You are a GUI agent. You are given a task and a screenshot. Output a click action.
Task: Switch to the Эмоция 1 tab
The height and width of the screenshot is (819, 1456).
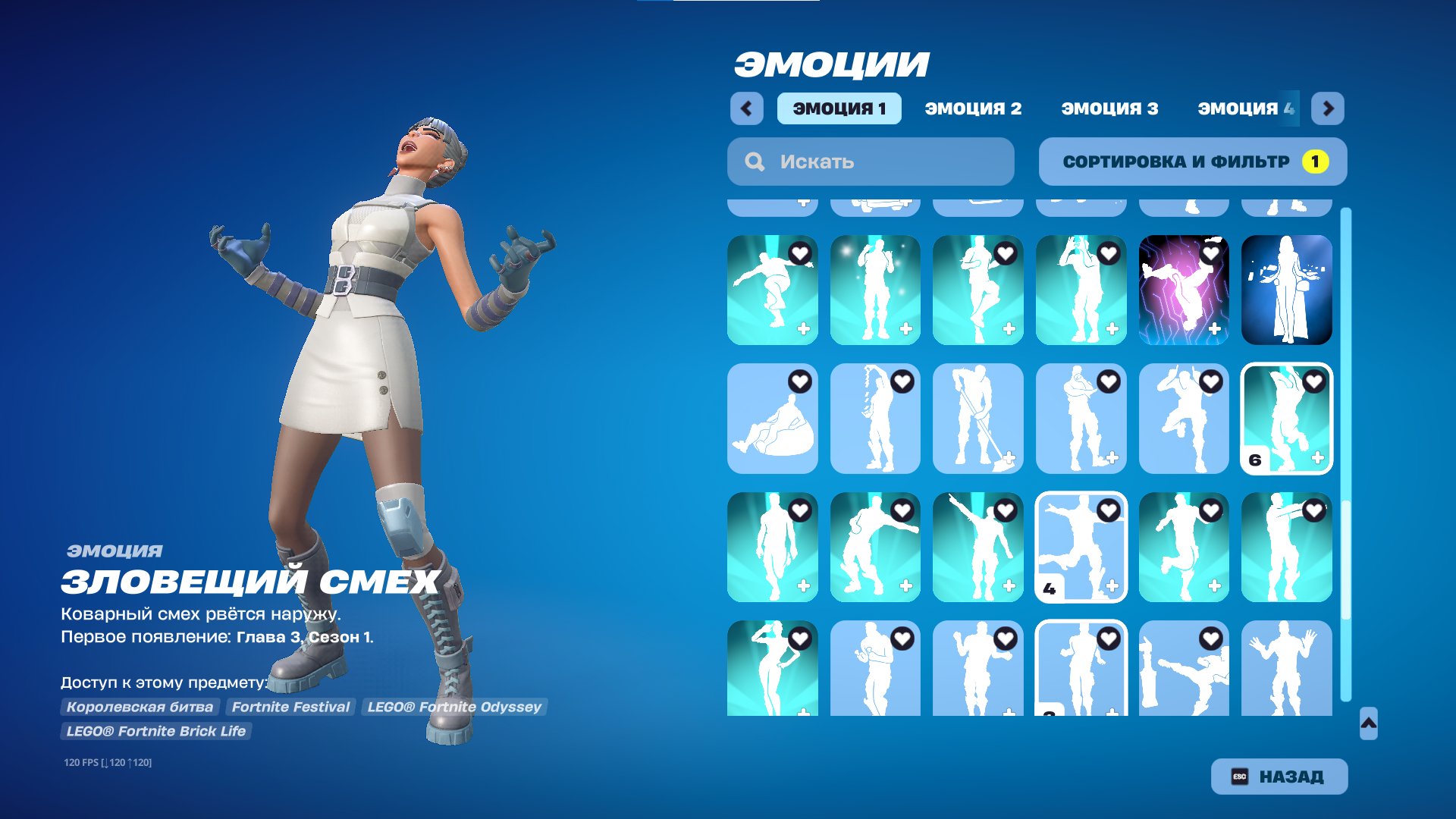[839, 108]
